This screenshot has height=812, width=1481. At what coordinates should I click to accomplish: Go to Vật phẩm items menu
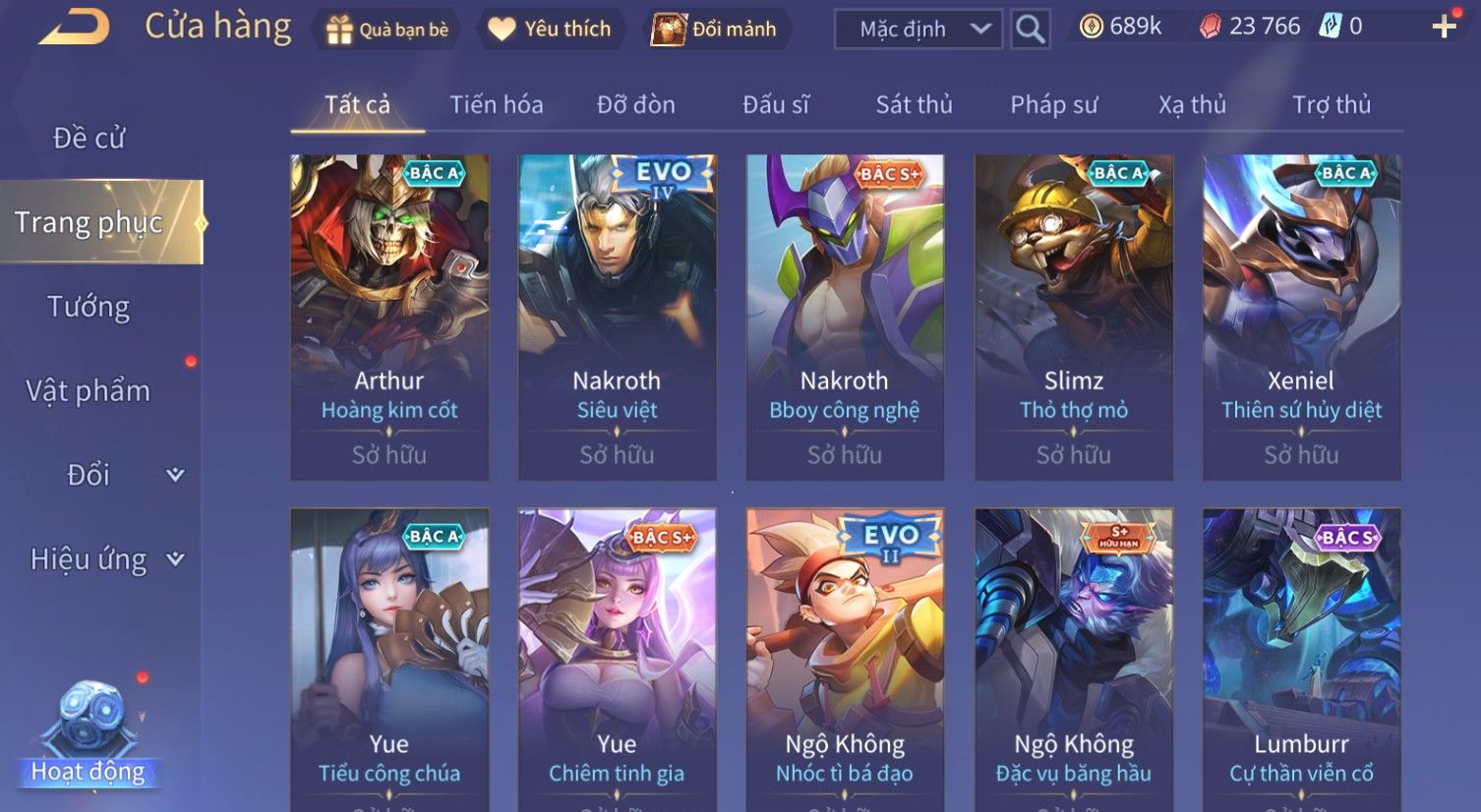point(89,391)
